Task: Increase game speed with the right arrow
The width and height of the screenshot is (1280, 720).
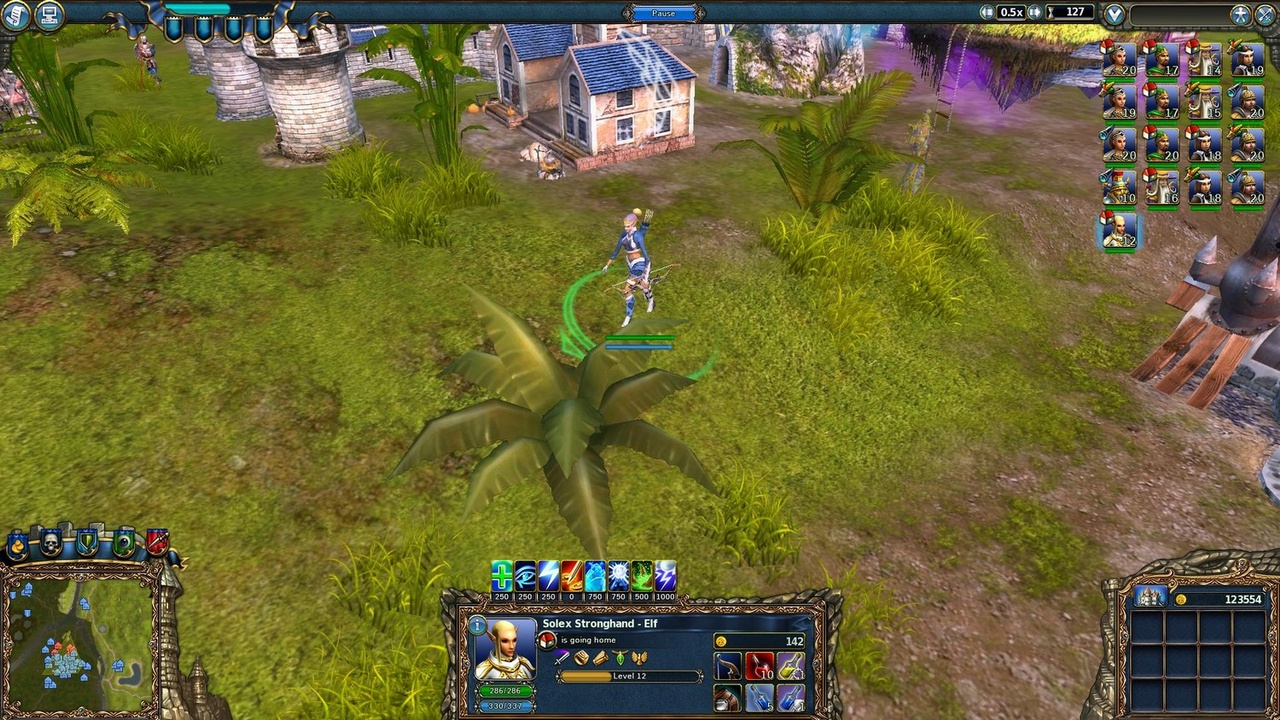Action: point(1034,12)
